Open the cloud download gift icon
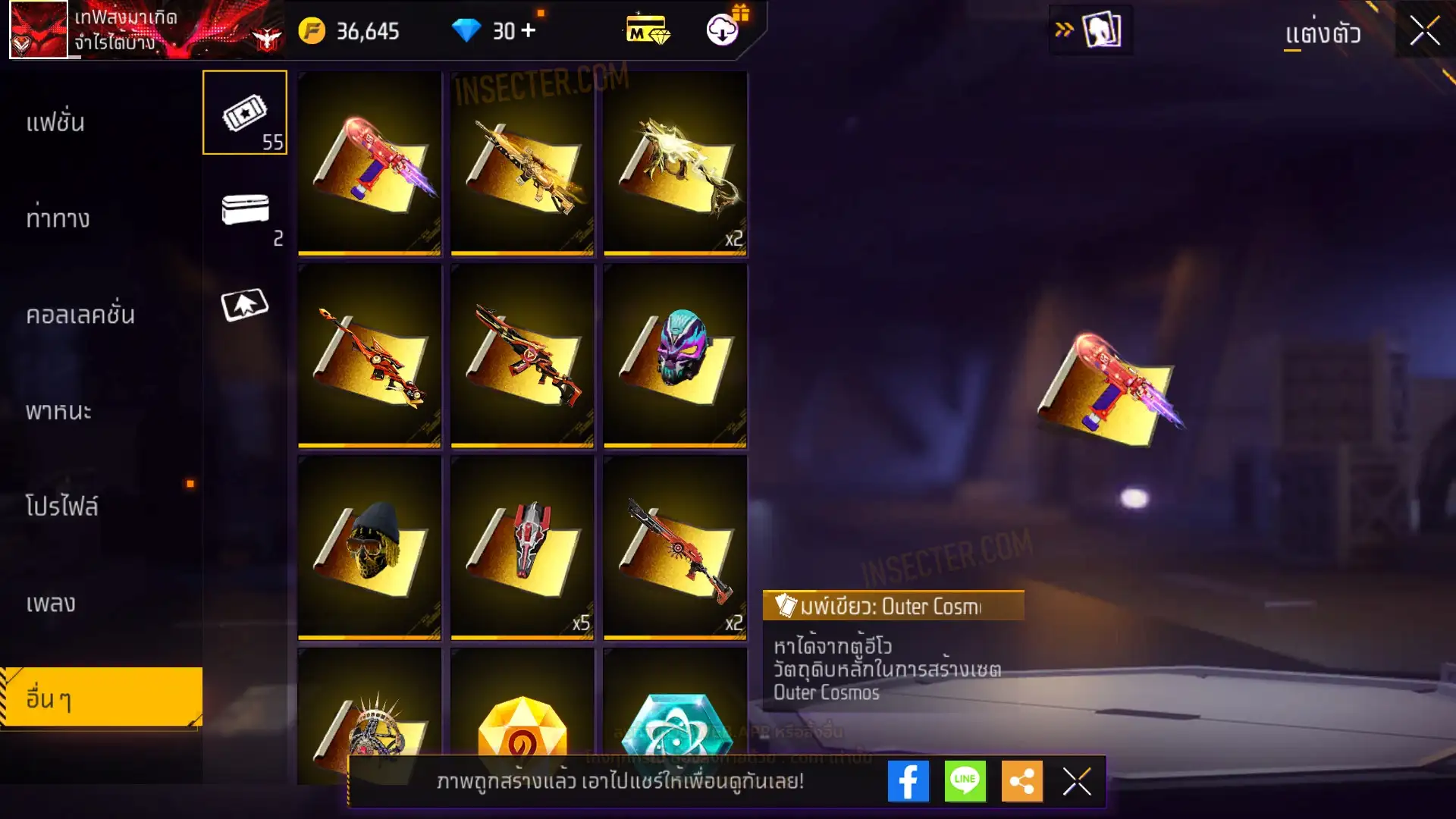This screenshot has height=819, width=1456. tap(723, 30)
